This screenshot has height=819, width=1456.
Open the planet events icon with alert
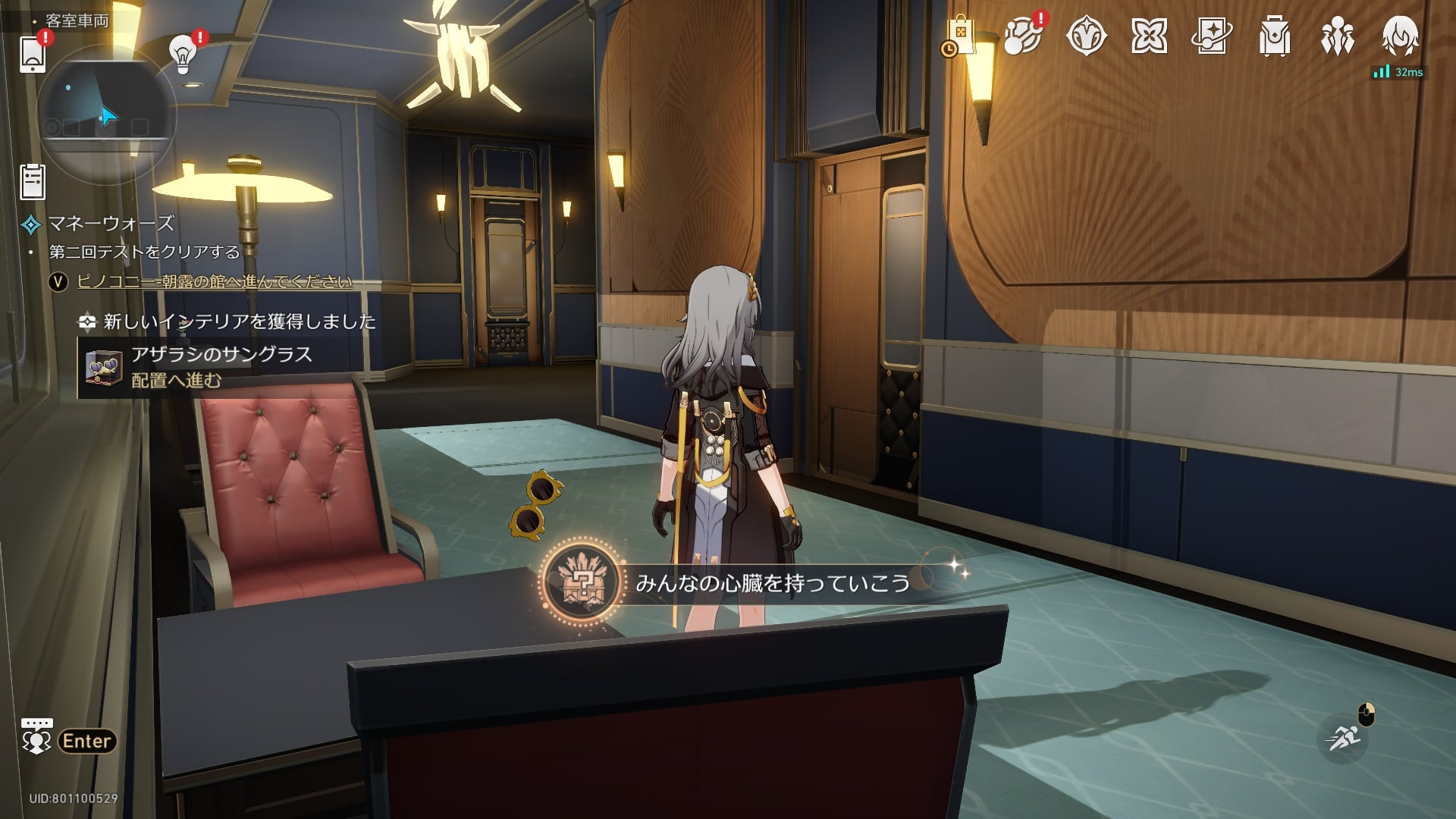pyautogui.click(x=1022, y=36)
